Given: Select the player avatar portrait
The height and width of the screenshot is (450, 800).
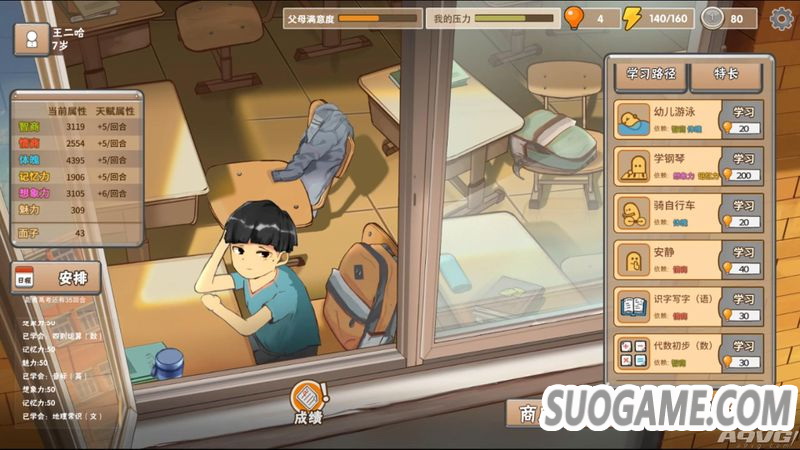Looking at the screenshot, I should click(32, 40).
